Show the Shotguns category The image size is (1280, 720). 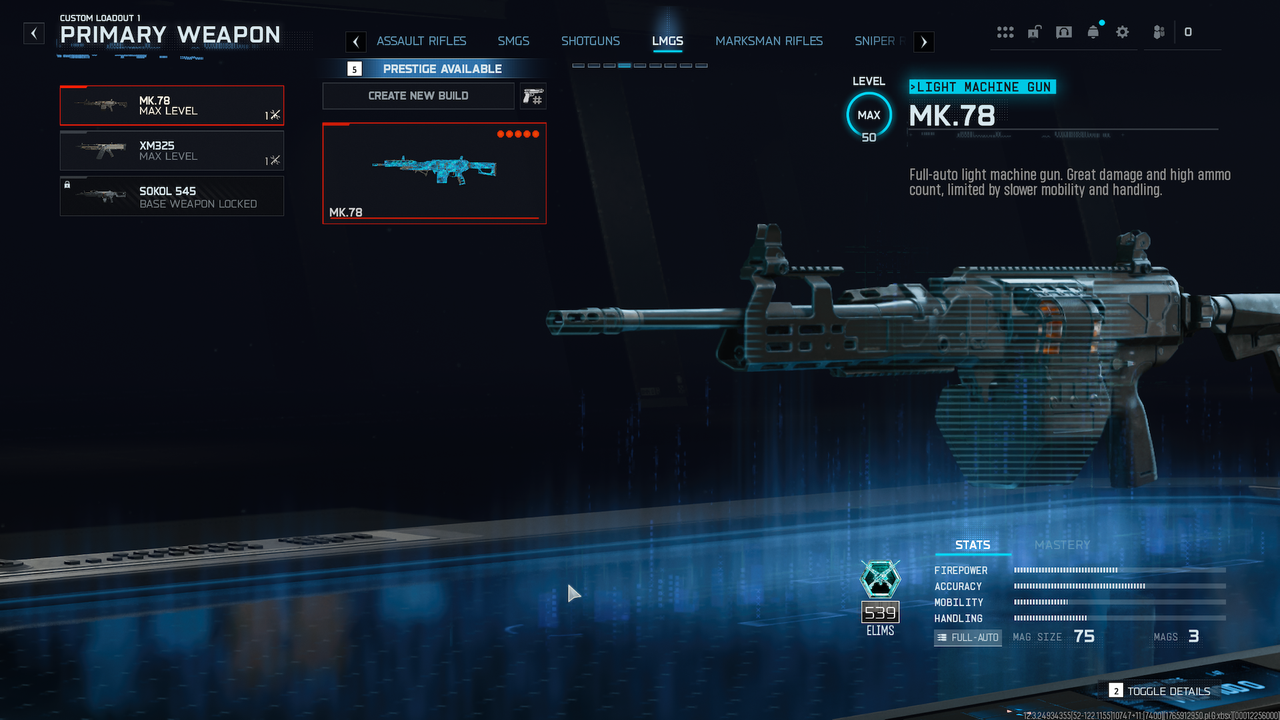pos(590,41)
